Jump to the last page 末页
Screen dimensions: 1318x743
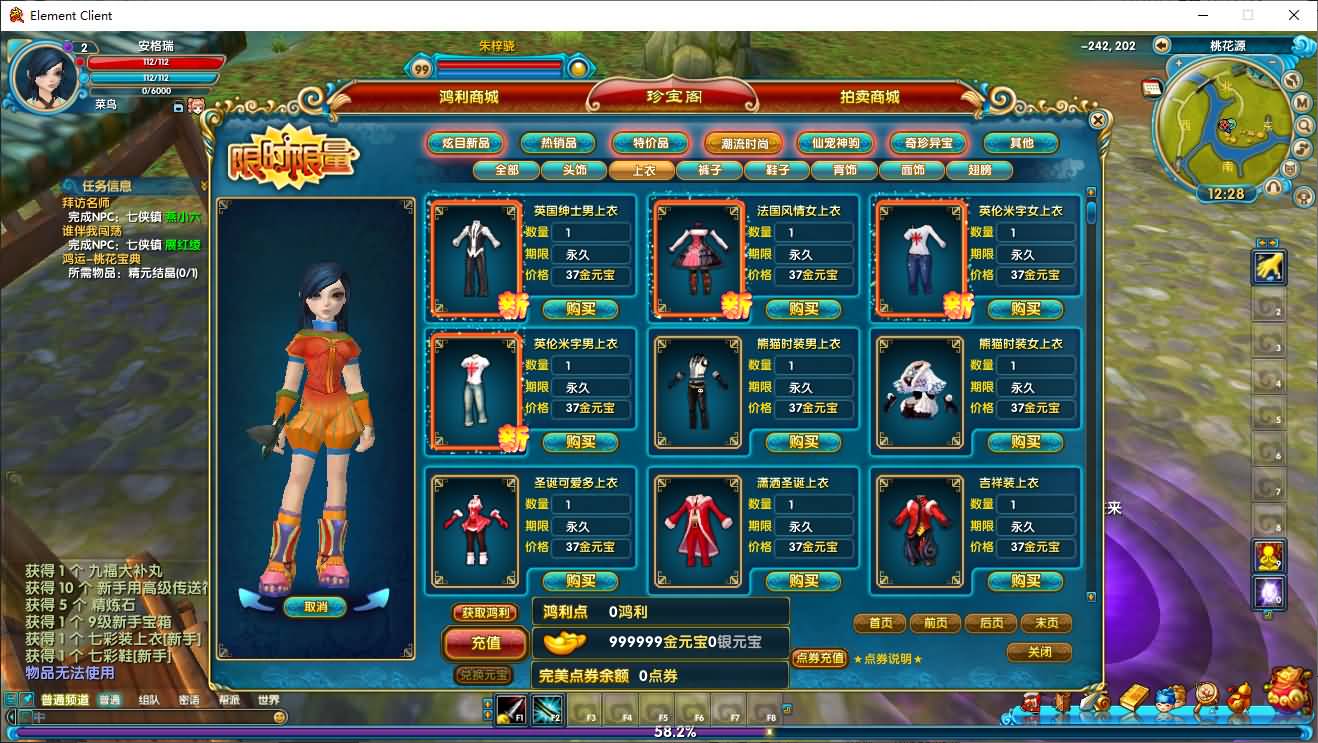point(1046,623)
